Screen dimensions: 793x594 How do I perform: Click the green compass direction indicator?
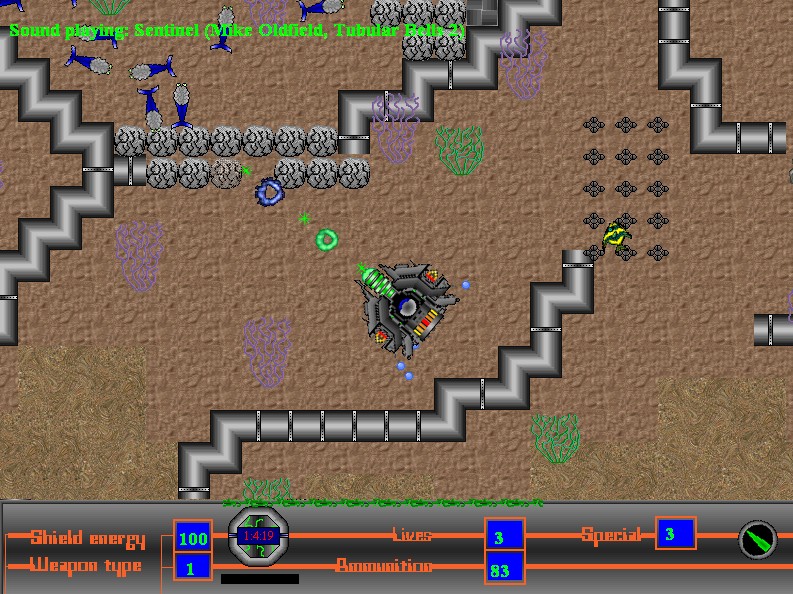[x=757, y=540]
